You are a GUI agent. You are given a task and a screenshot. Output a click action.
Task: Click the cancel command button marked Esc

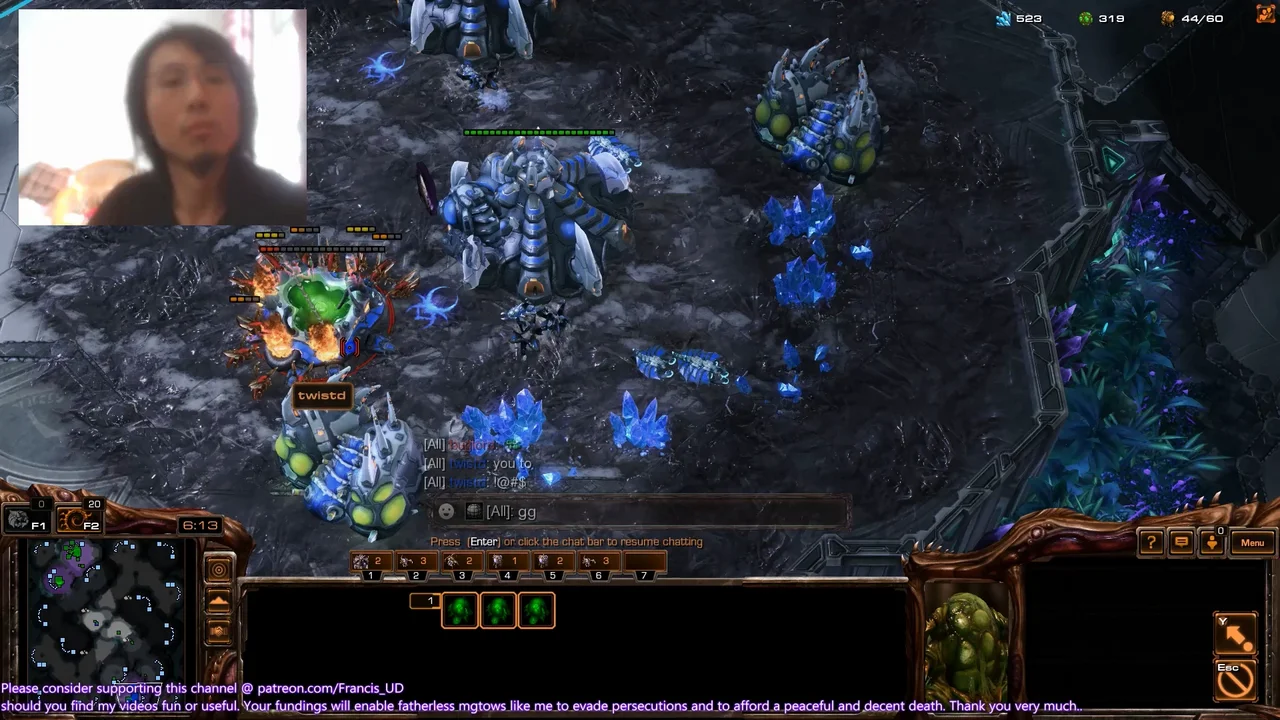[1235, 677]
